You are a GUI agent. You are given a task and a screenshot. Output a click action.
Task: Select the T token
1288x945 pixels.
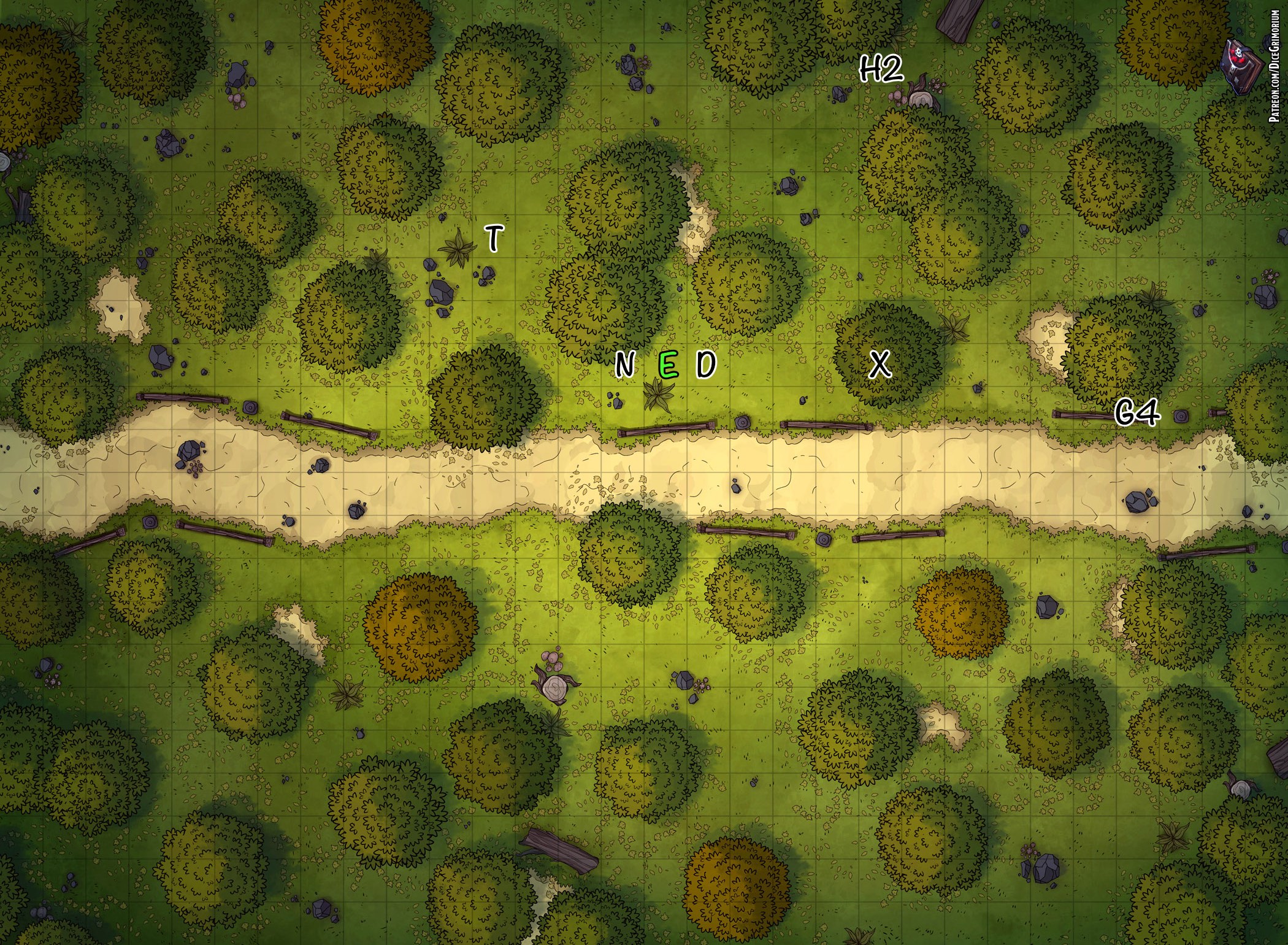click(x=494, y=238)
